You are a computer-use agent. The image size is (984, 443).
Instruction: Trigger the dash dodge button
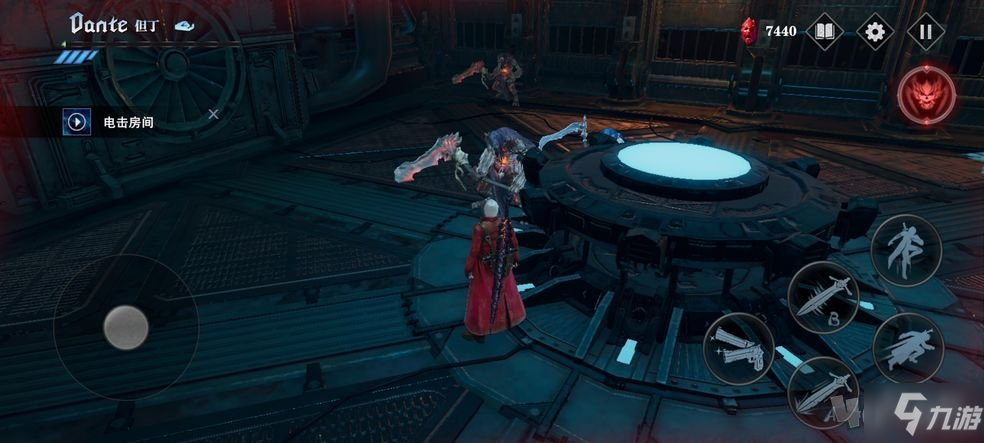click(x=908, y=347)
